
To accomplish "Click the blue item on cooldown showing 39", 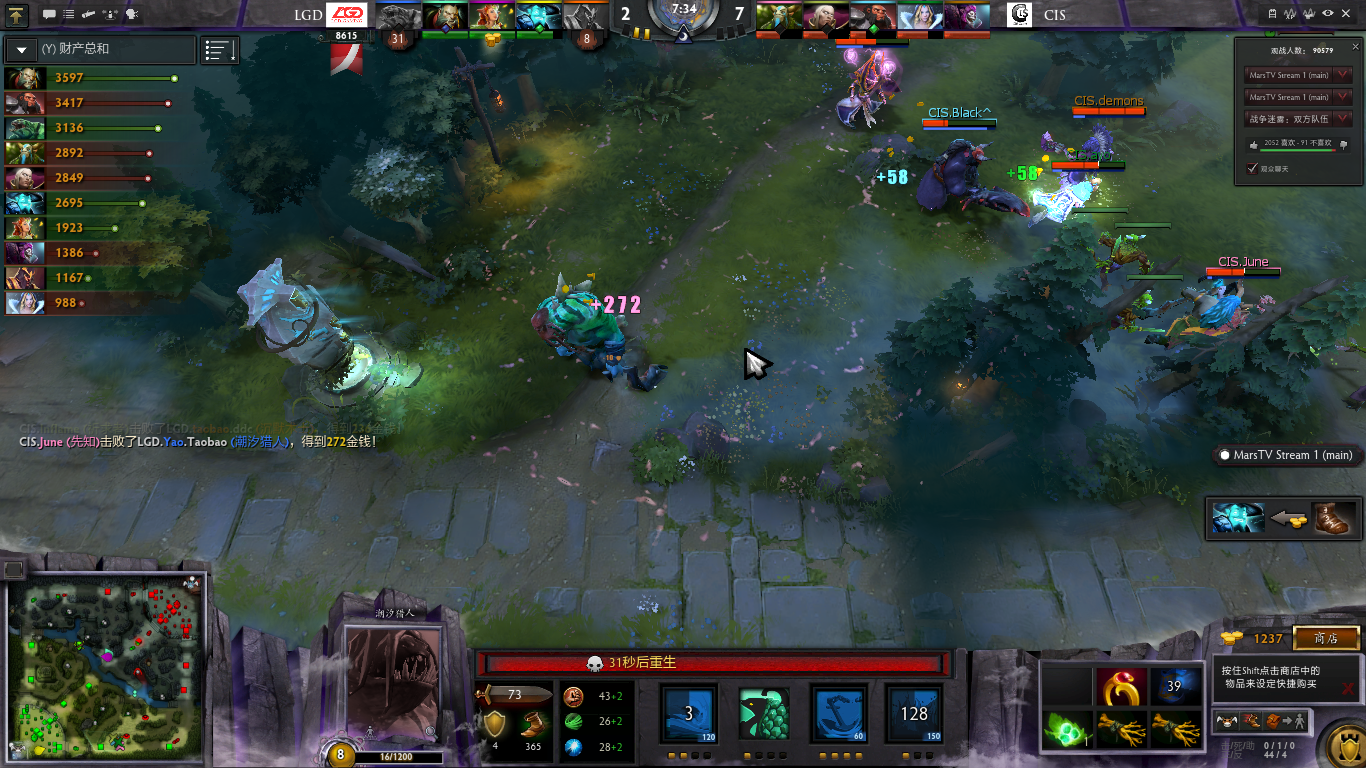I will [1174, 687].
